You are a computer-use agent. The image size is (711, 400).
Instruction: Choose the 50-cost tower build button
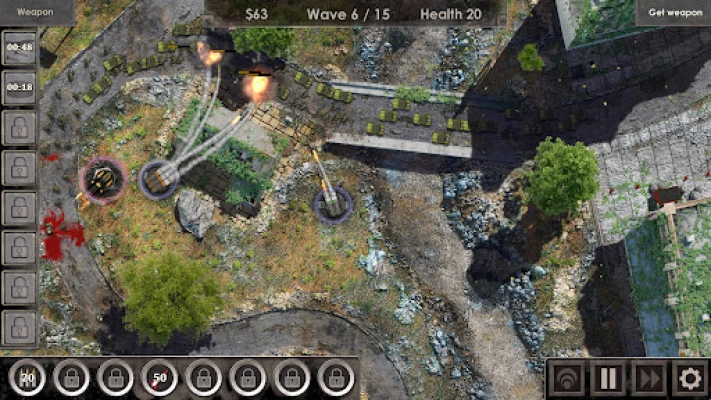tap(160, 378)
